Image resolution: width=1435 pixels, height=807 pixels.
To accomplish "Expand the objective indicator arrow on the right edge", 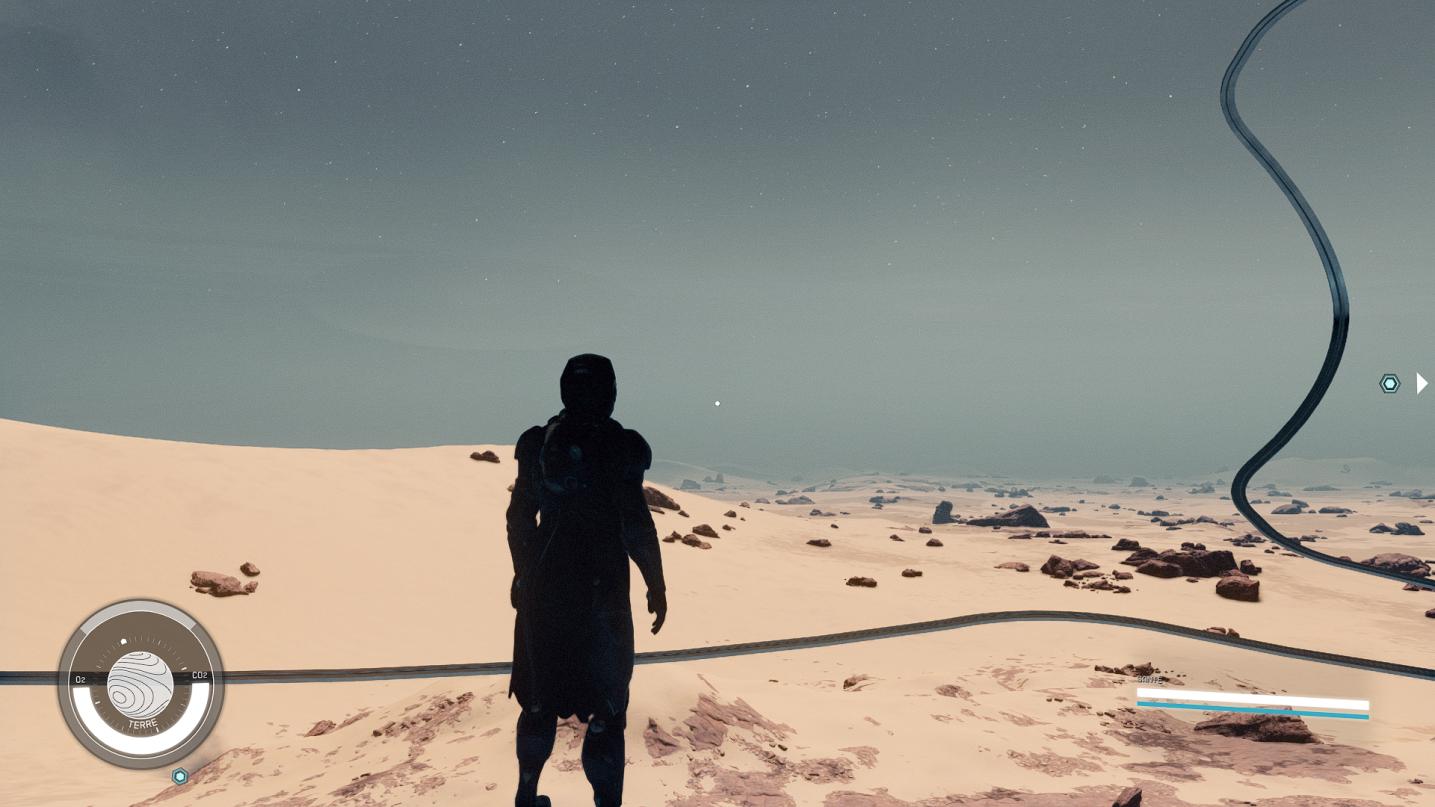I will tap(1422, 383).
